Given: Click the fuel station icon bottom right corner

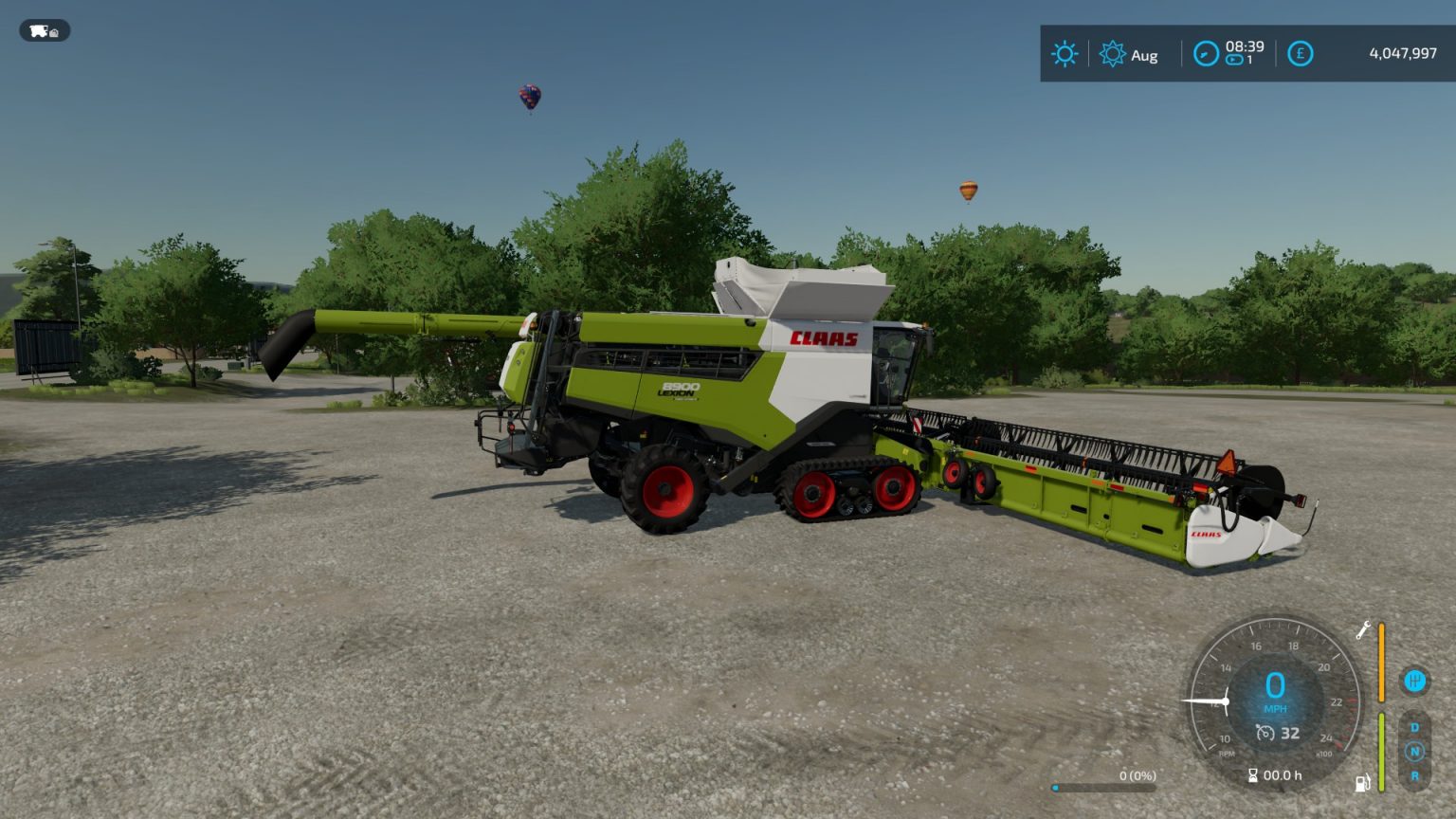Looking at the screenshot, I should 1361,783.
